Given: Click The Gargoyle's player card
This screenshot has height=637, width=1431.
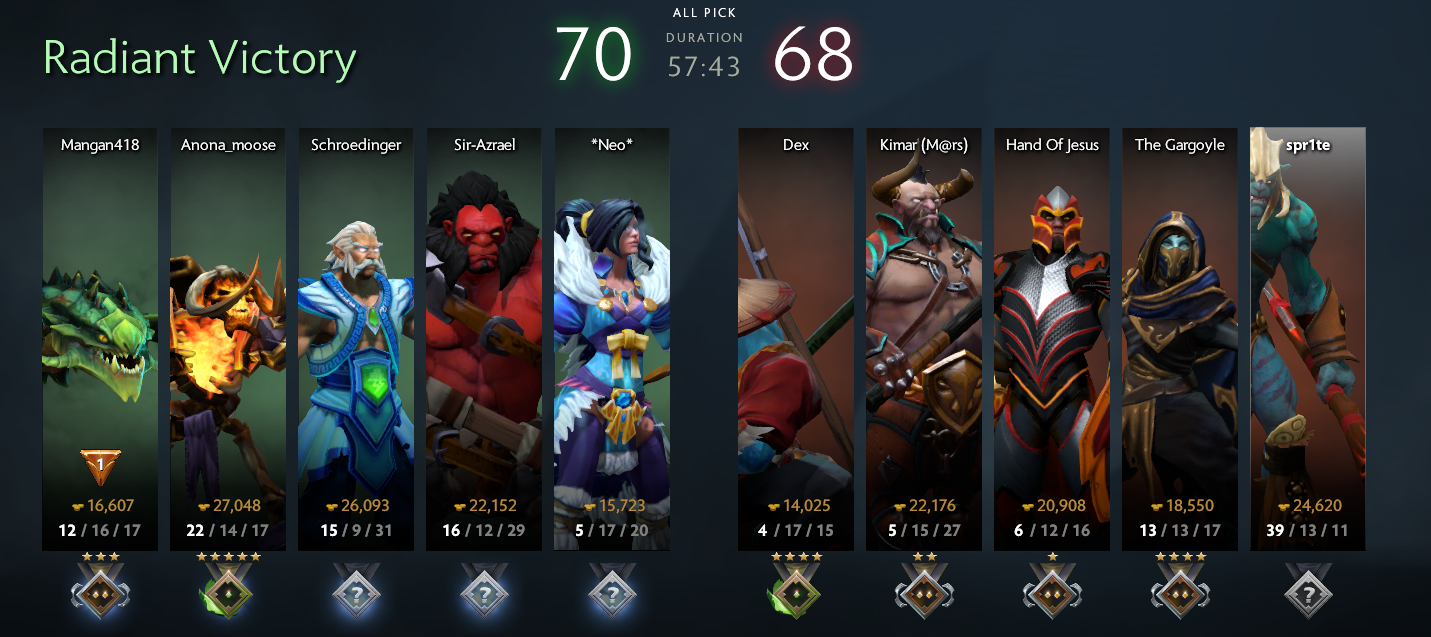Looking at the screenshot, I should point(1179,338).
